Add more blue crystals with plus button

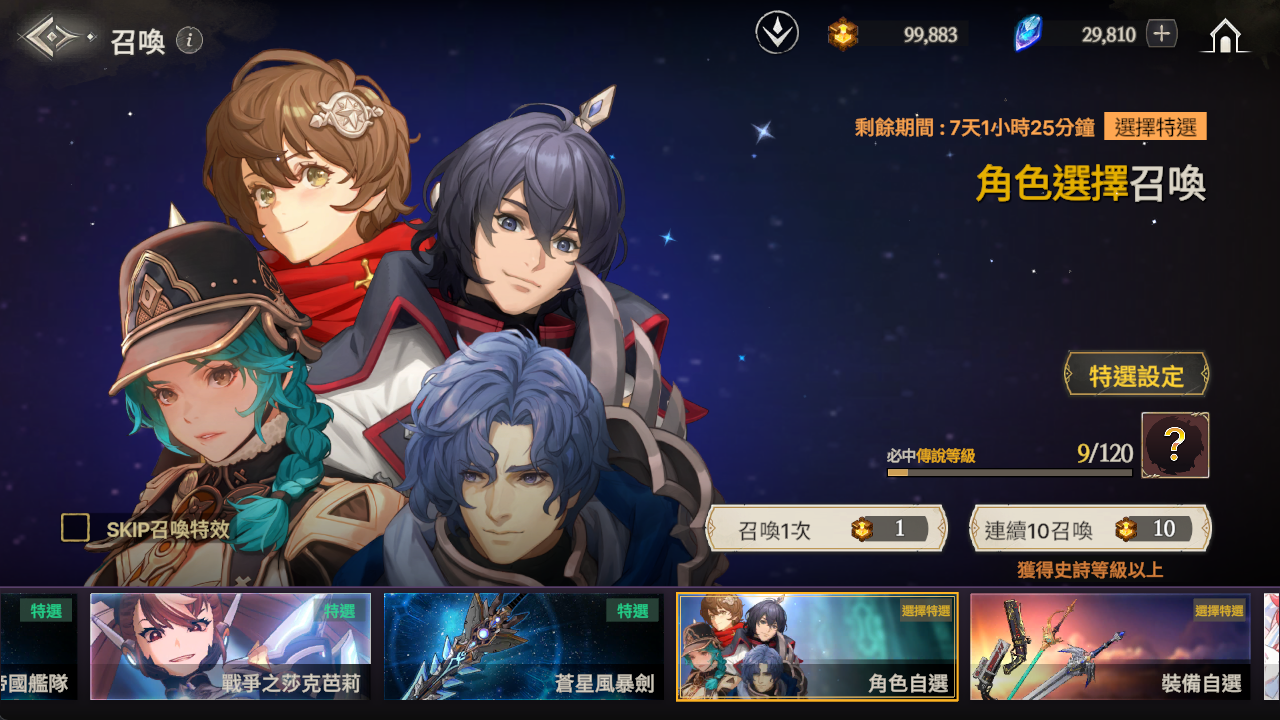click(x=1161, y=34)
